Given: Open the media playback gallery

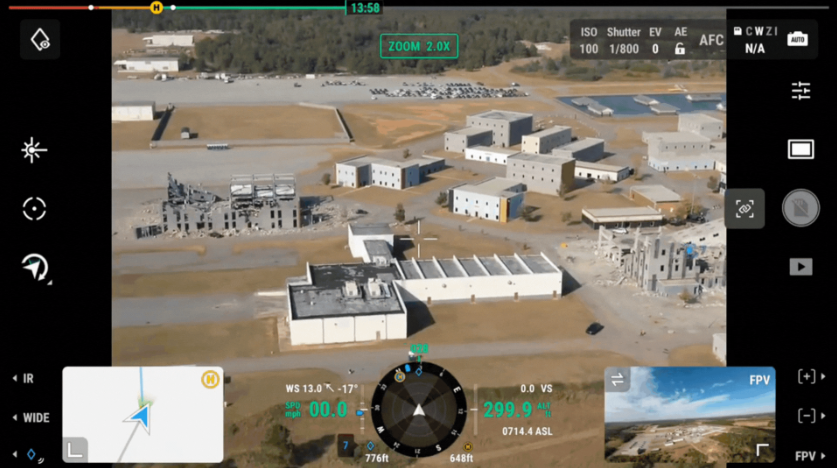Looking at the screenshot, I should click(801, 266).
